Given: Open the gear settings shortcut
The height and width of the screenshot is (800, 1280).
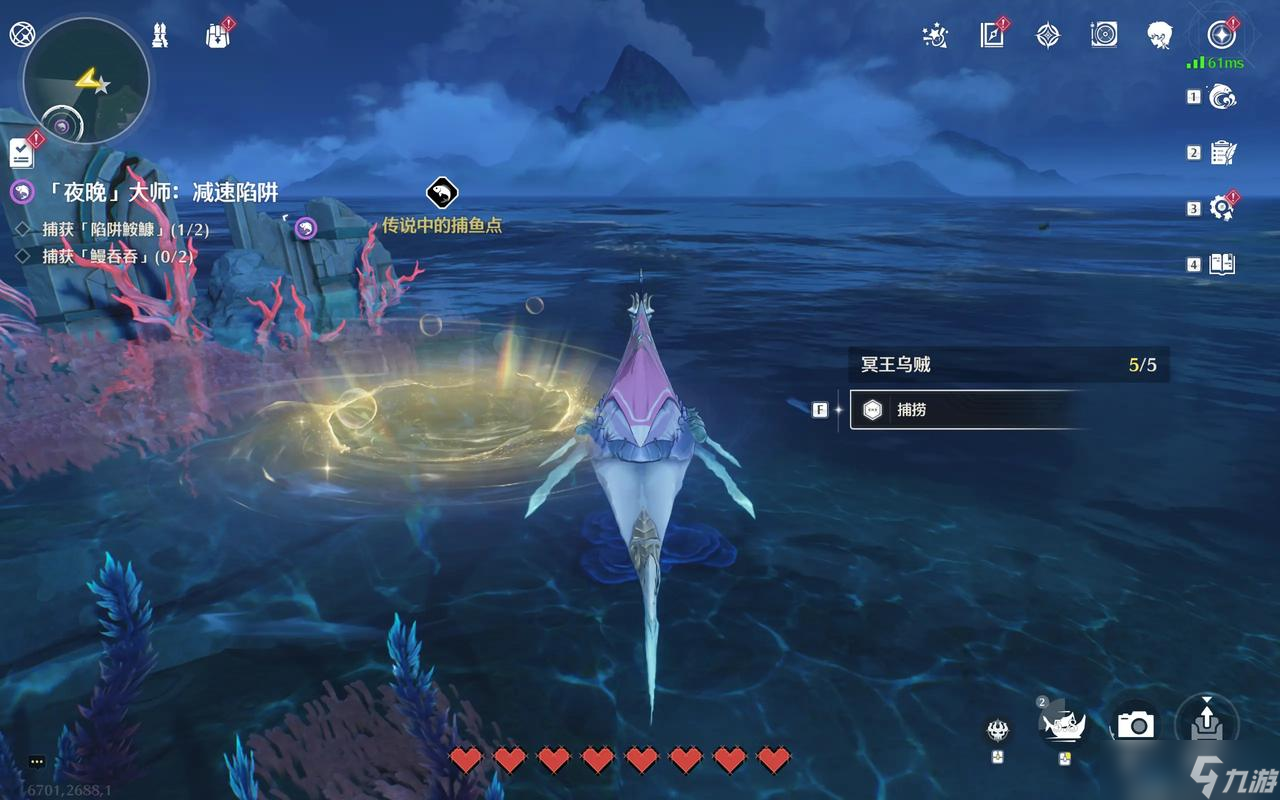Looking at the screenshot, I should (x=1222, y=208).
